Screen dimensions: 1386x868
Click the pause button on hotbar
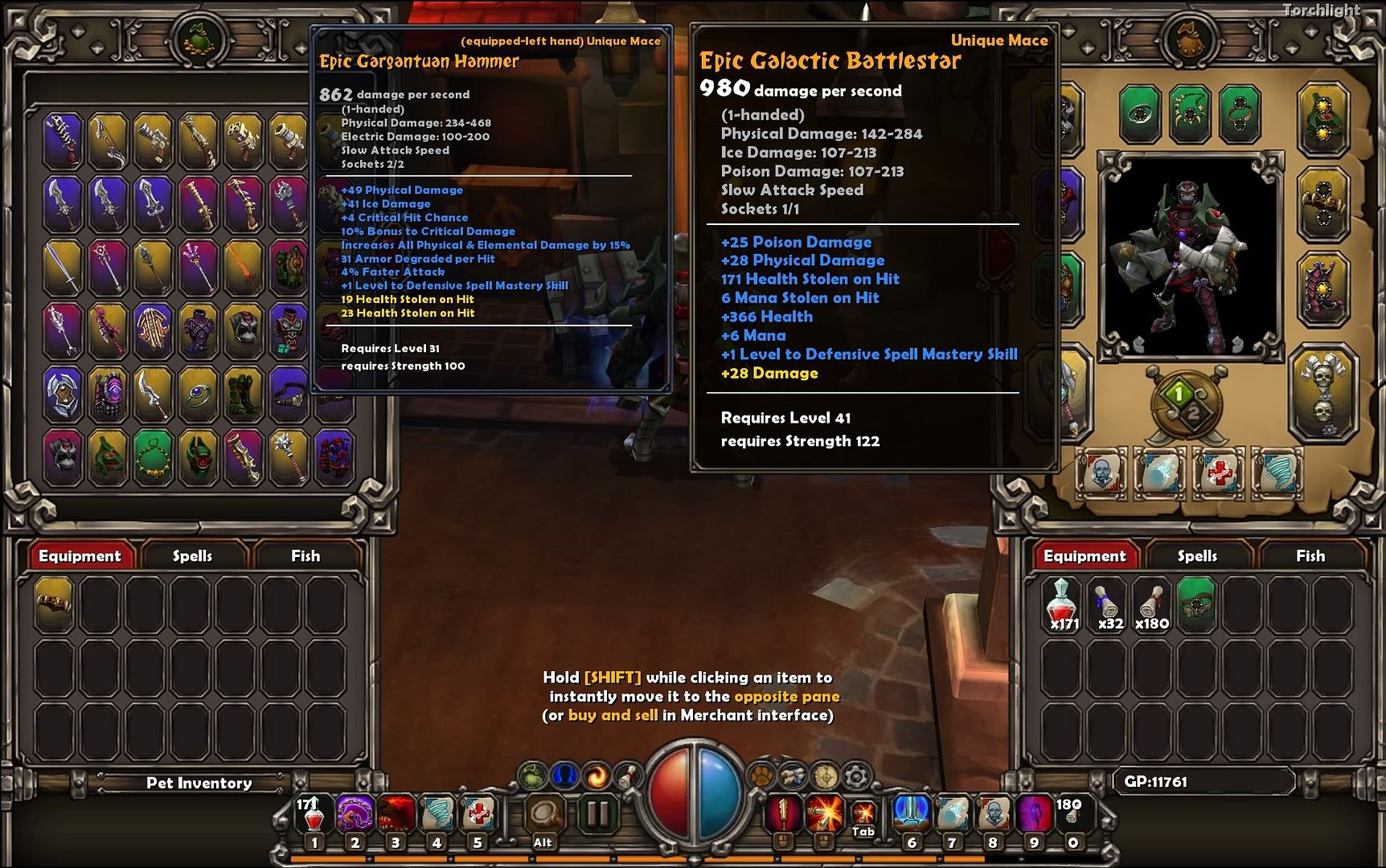click(x=597, y=813)
